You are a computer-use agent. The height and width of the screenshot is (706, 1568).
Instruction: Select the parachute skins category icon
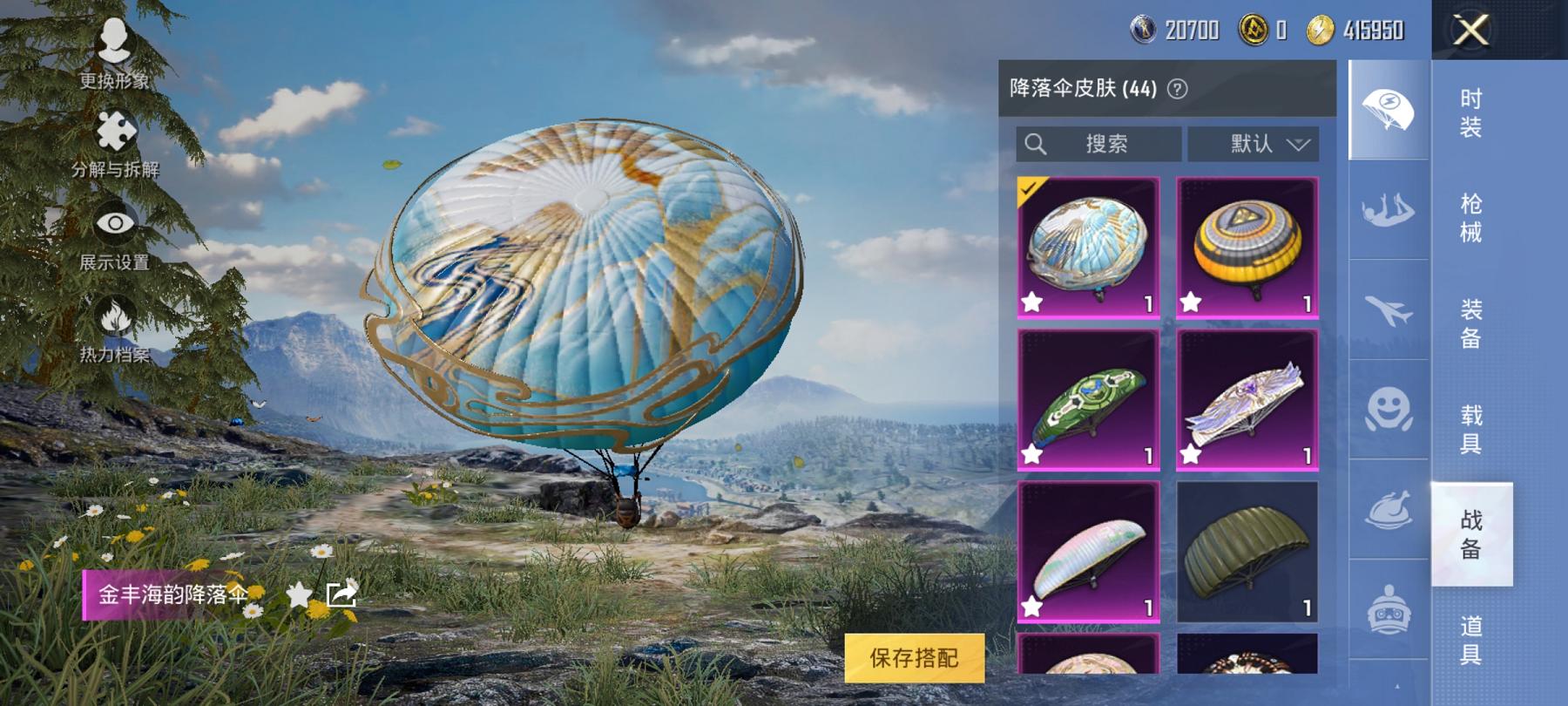tap(1385, 109)
